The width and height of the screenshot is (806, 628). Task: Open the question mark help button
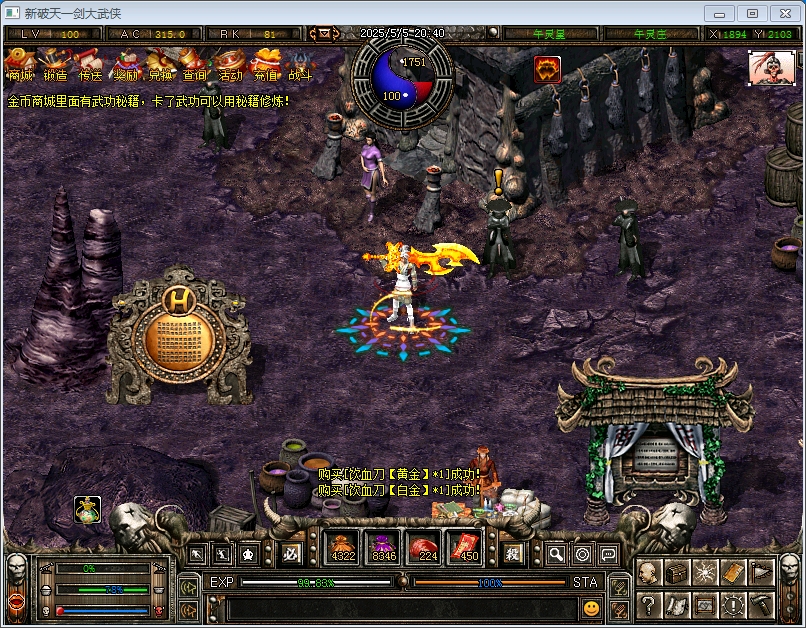(648, 604)
